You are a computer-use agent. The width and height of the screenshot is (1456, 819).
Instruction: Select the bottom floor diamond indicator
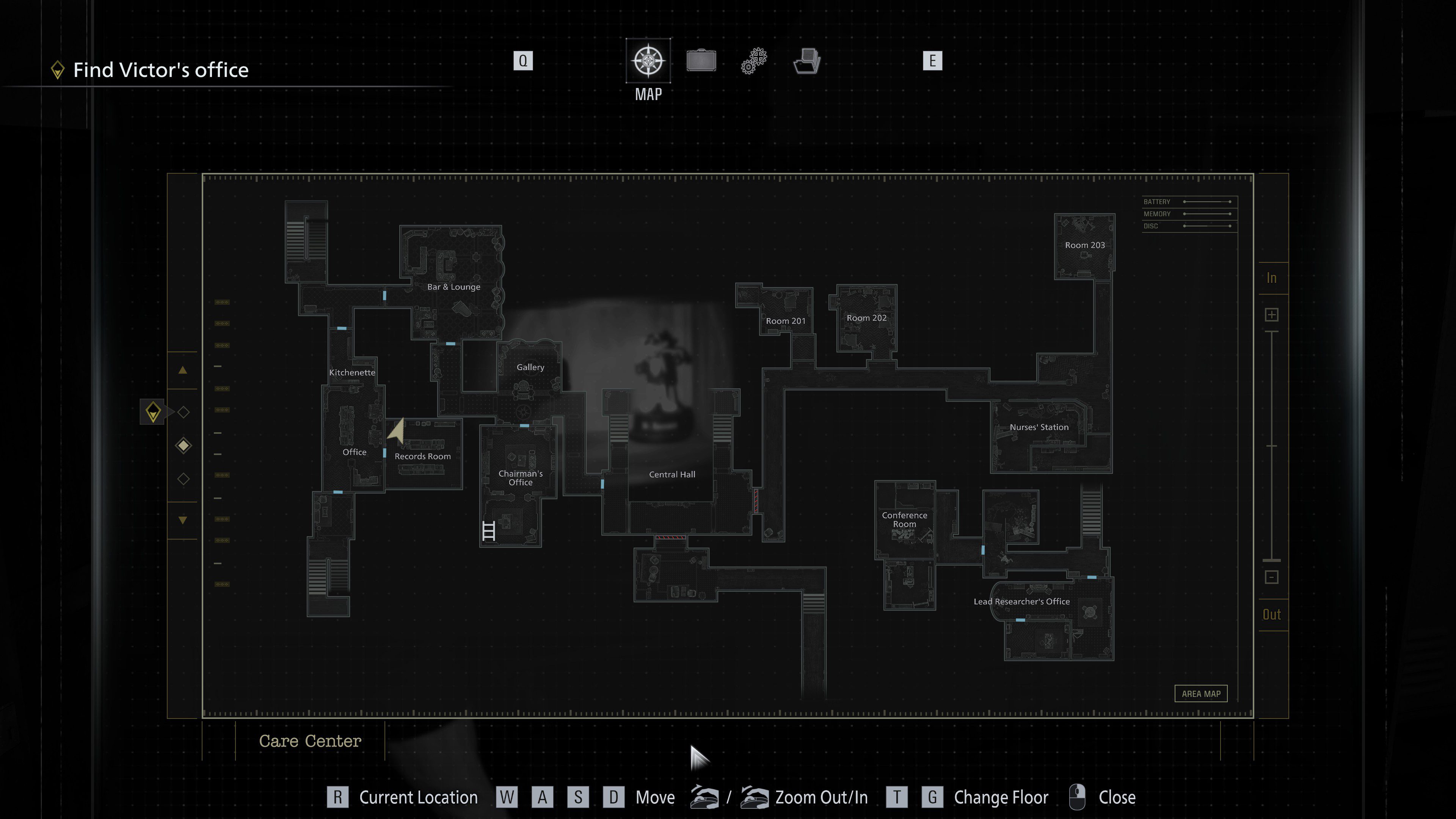click(183, 478)
